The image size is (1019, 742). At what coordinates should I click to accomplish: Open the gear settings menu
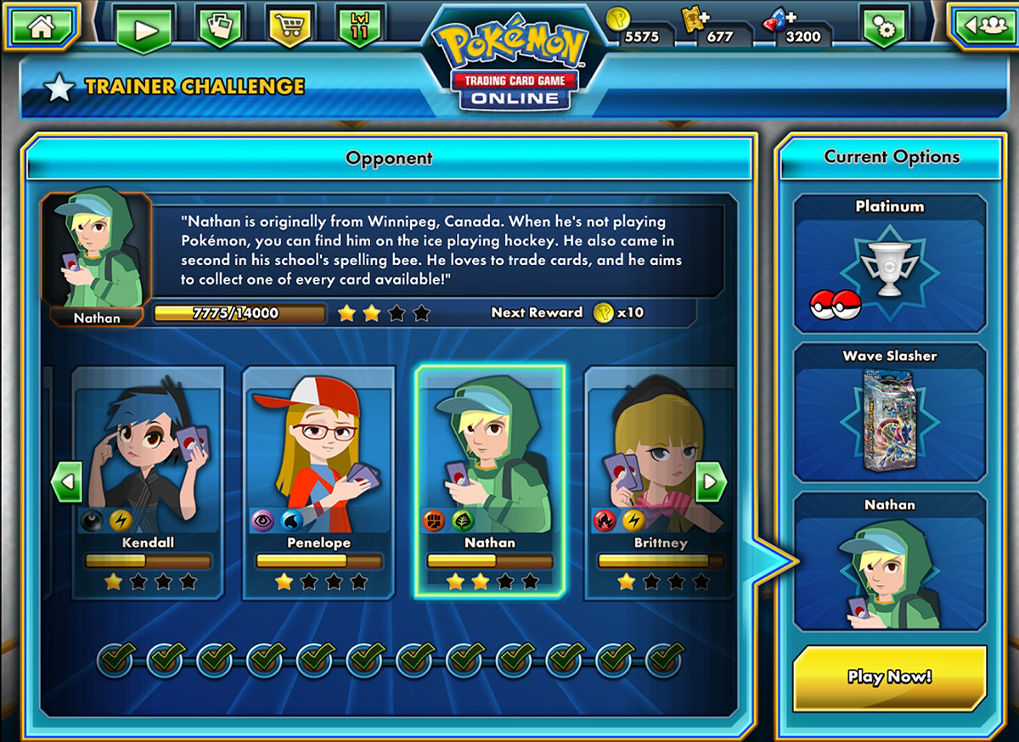coord(883,28)
